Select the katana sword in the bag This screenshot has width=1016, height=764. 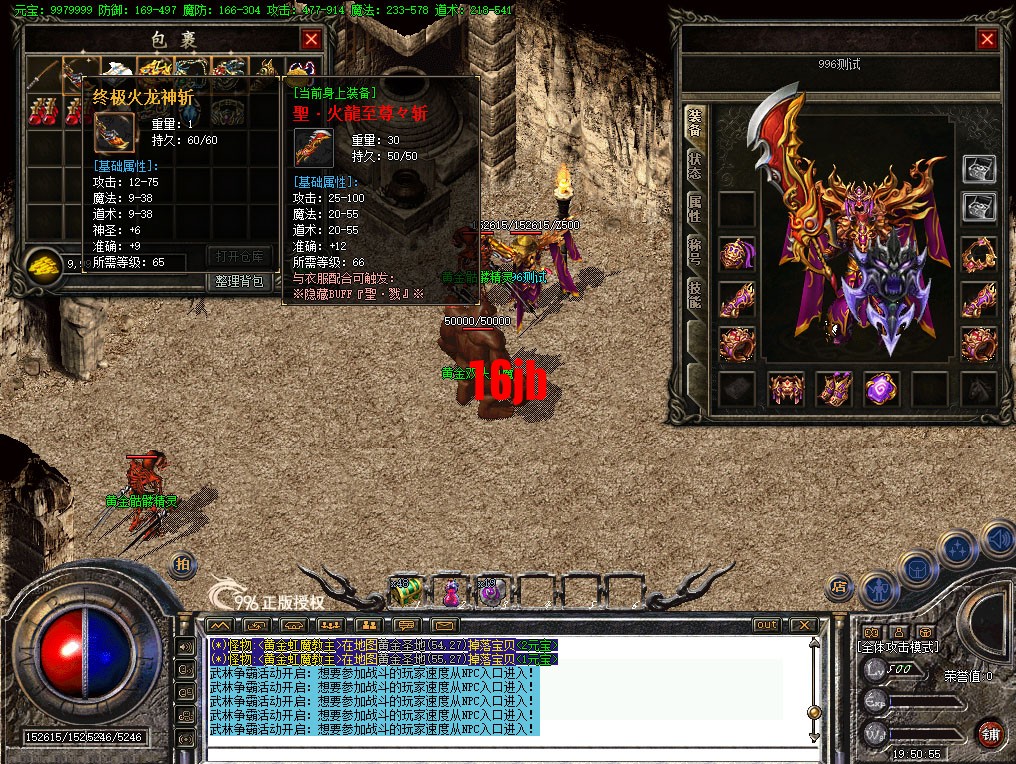42,72
